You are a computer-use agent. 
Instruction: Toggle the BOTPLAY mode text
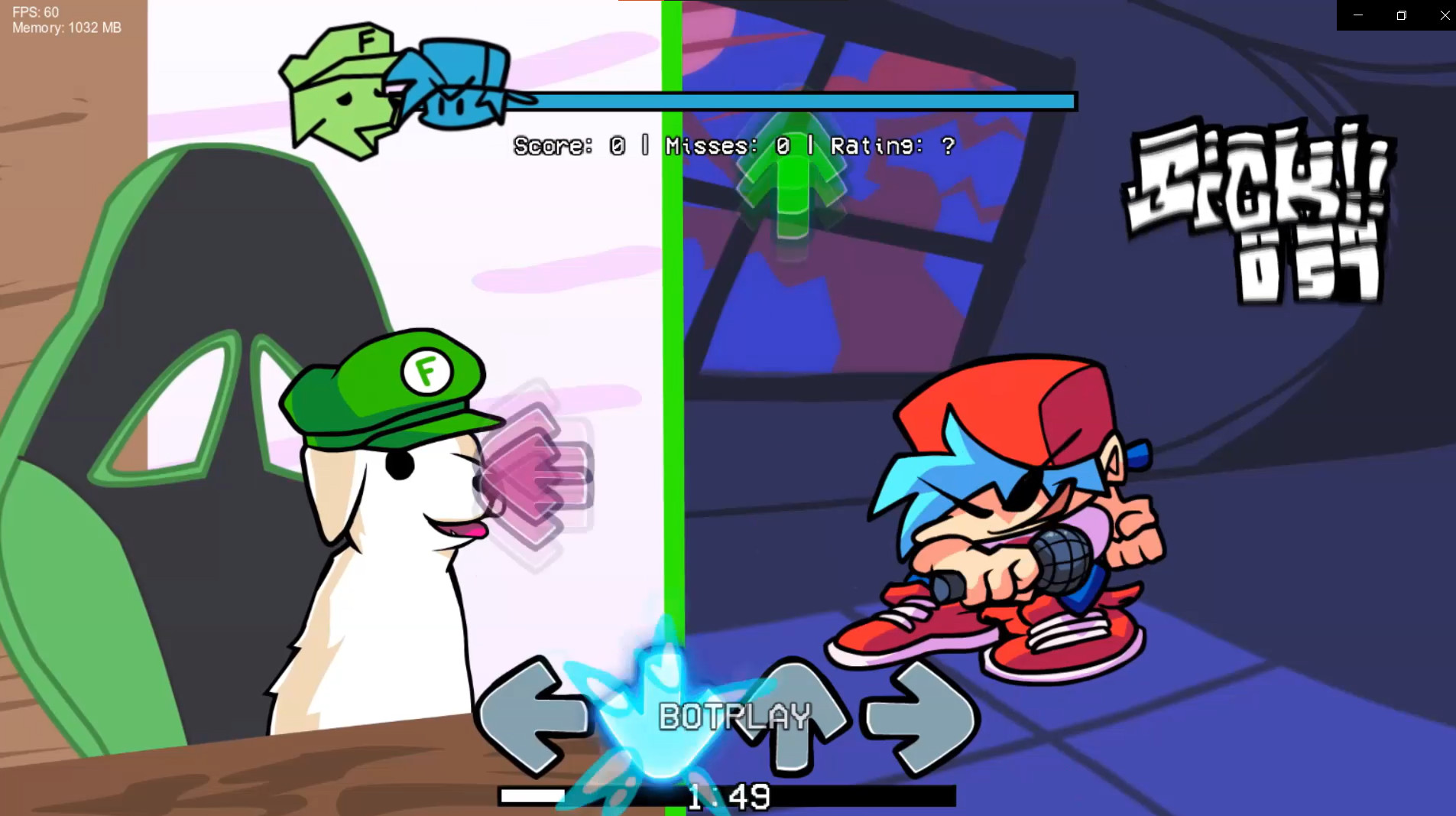[734, 717]
